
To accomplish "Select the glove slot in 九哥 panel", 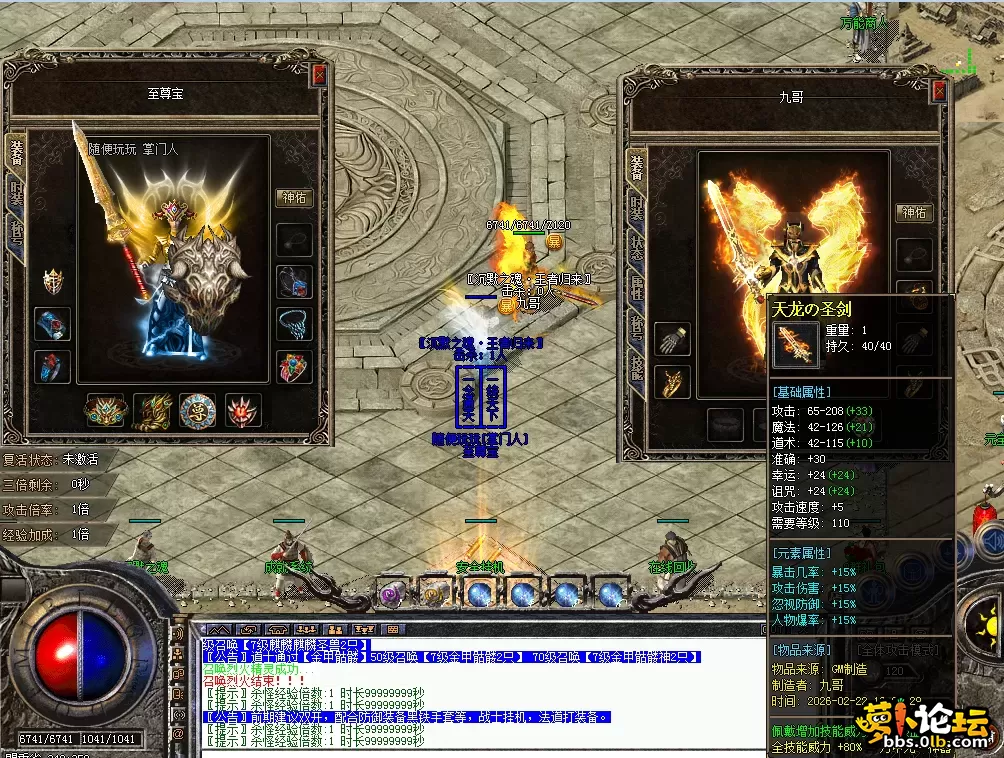I will [x=672, y=340].
